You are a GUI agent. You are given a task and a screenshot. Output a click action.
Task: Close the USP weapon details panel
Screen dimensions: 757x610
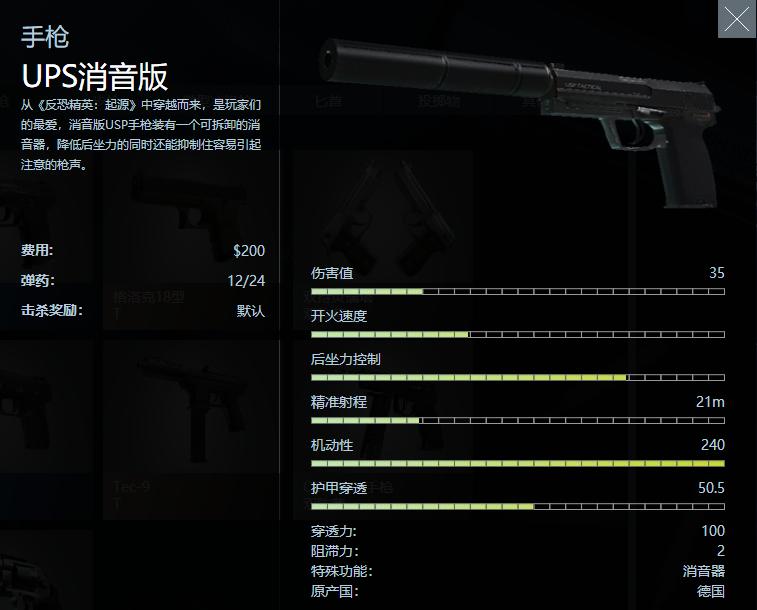[736, 19]
